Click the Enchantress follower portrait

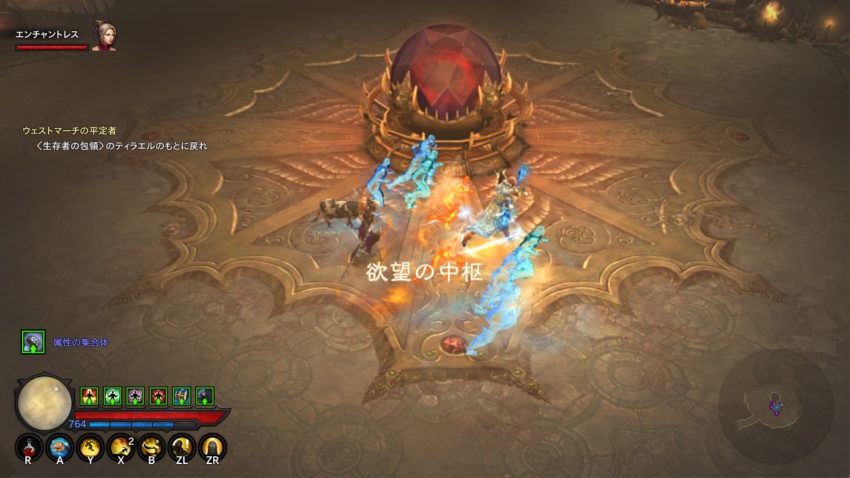coord(103,35)
